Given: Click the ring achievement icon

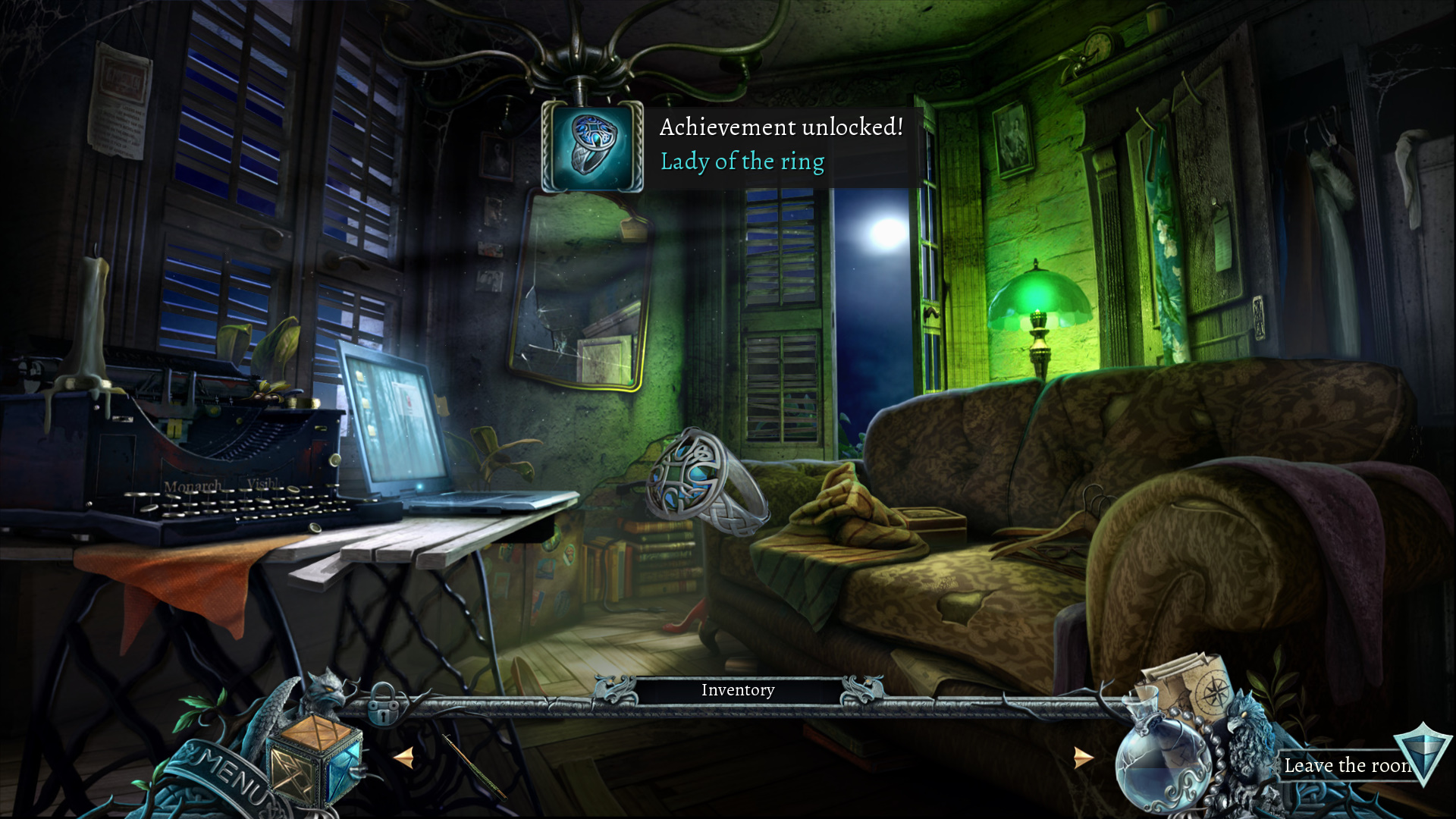Looking at the screenshot, I should tap(592, 146).
